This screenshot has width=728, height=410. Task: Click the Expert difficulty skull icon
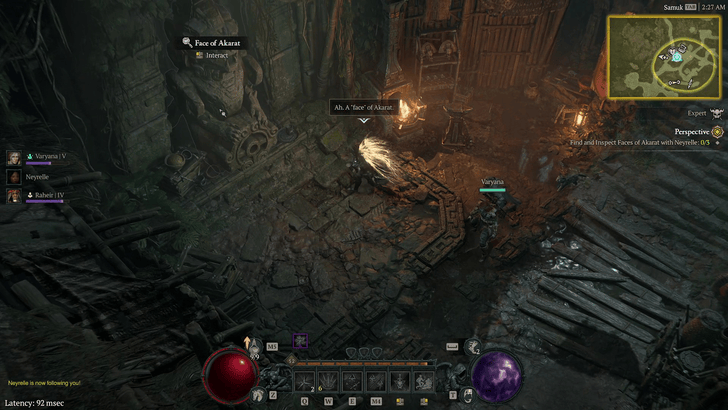(x=716, y=115)
